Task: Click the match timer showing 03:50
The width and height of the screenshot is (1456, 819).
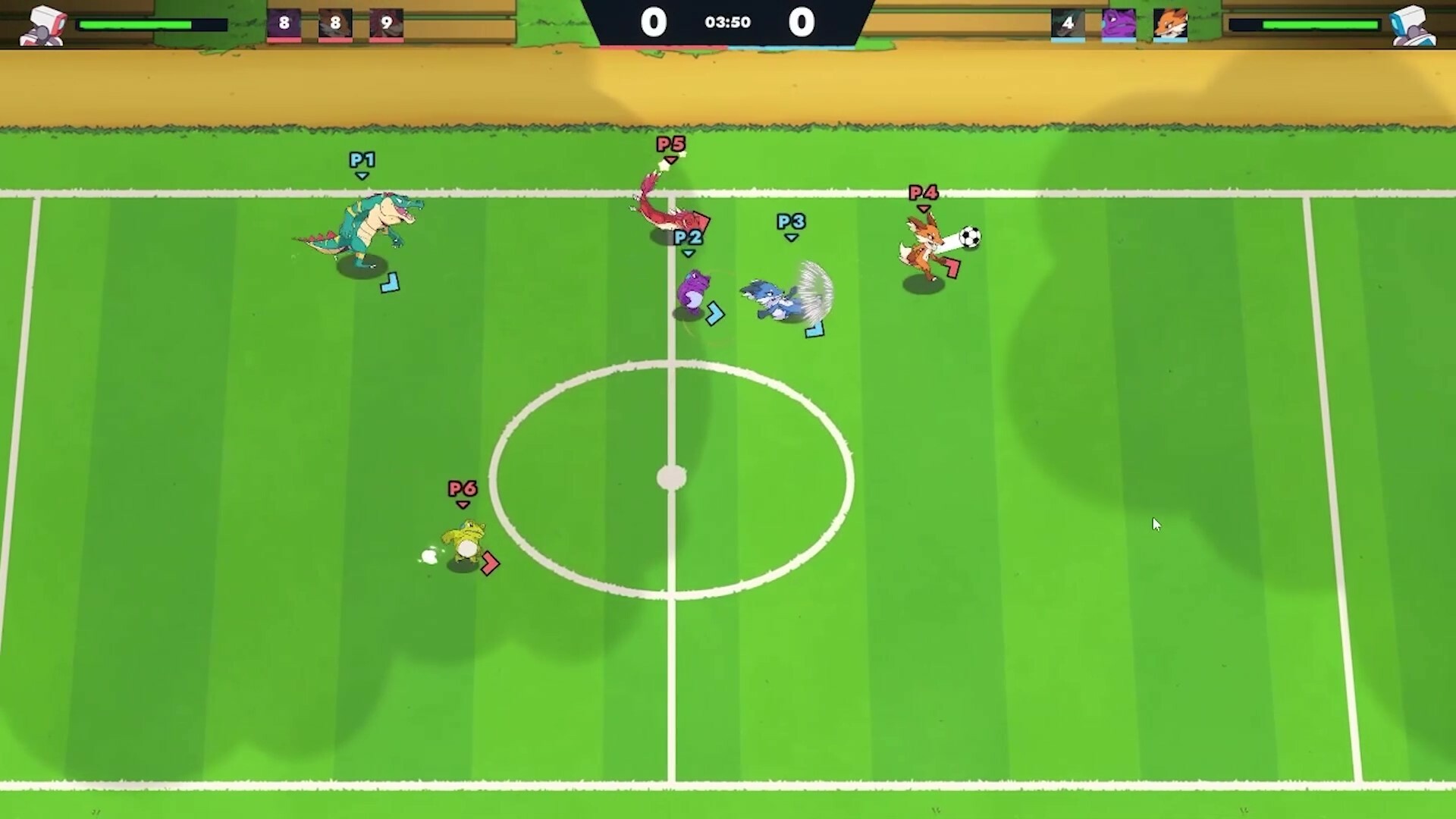Action: pyautogui.click(x=727, y=22)
